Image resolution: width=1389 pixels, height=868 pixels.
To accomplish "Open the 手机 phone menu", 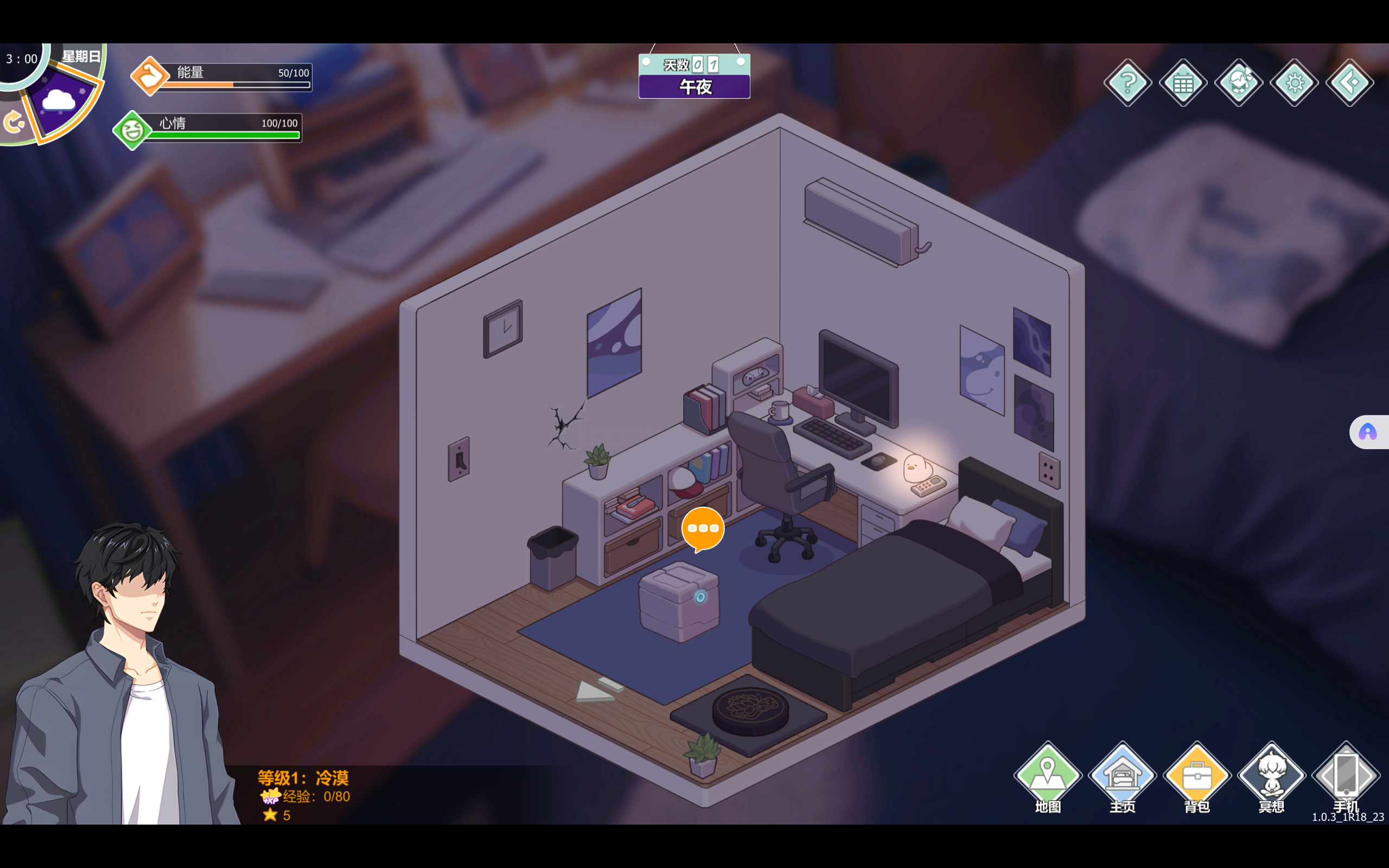I will pyautogui.click(x=1346, y=776).
